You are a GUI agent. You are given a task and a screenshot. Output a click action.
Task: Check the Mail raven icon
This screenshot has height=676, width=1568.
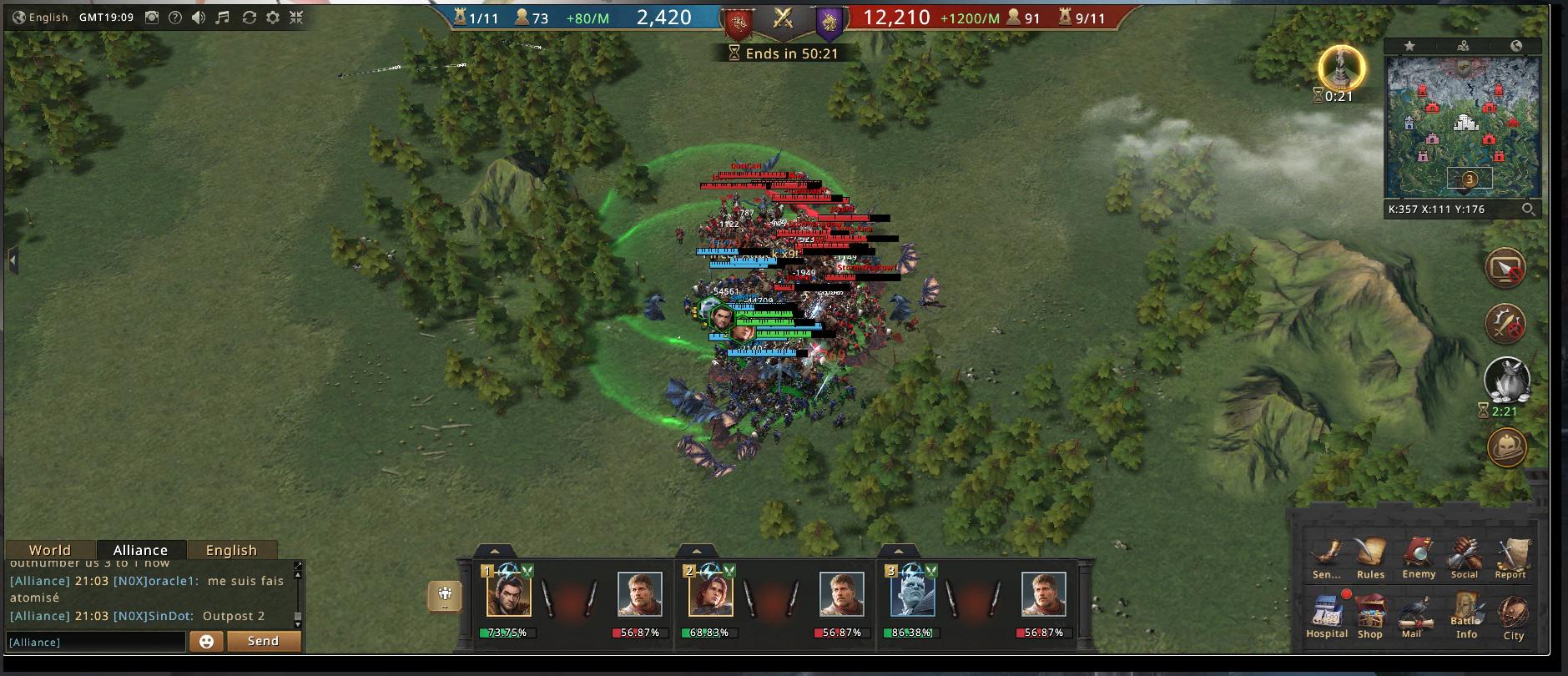[x=1412, y=614]
